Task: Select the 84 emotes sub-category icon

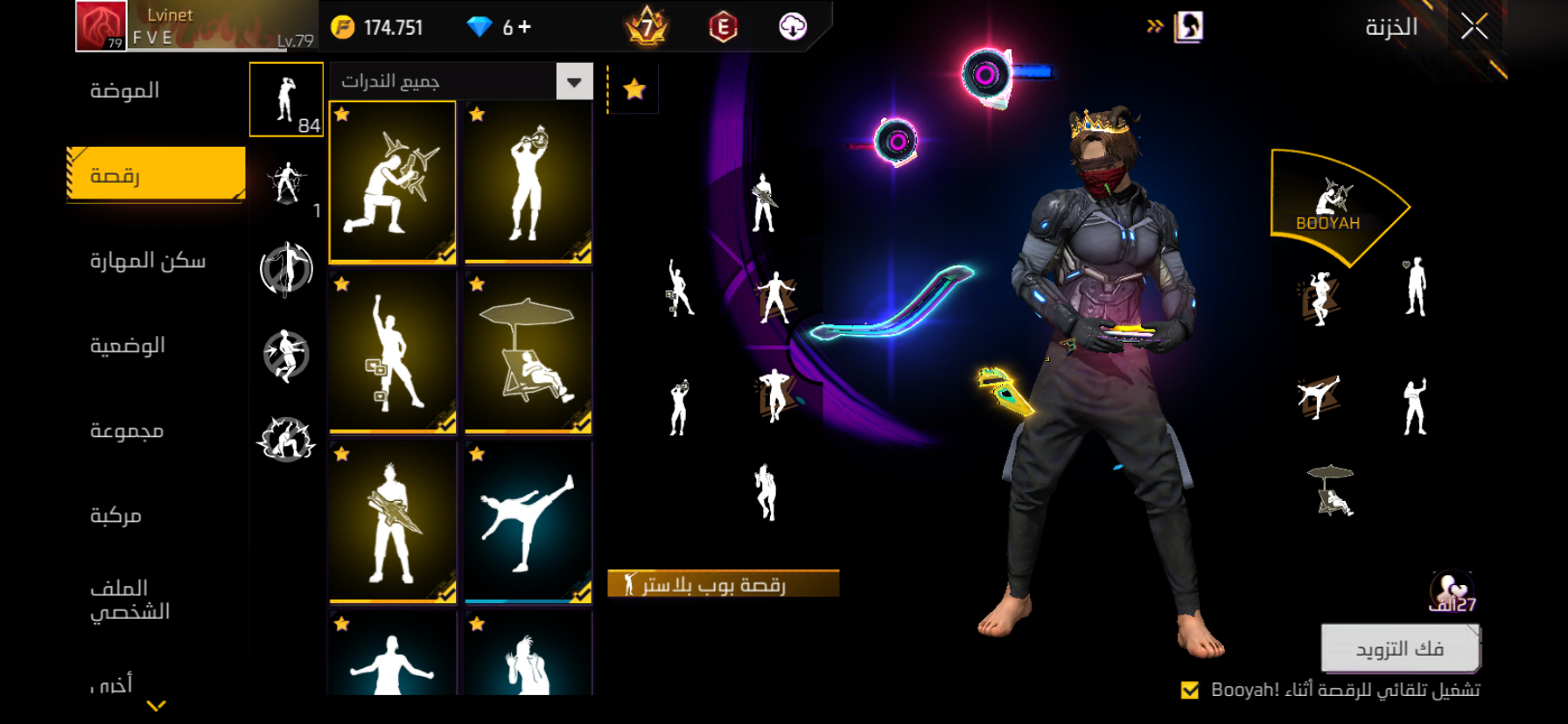Action: tap(286, 100)
